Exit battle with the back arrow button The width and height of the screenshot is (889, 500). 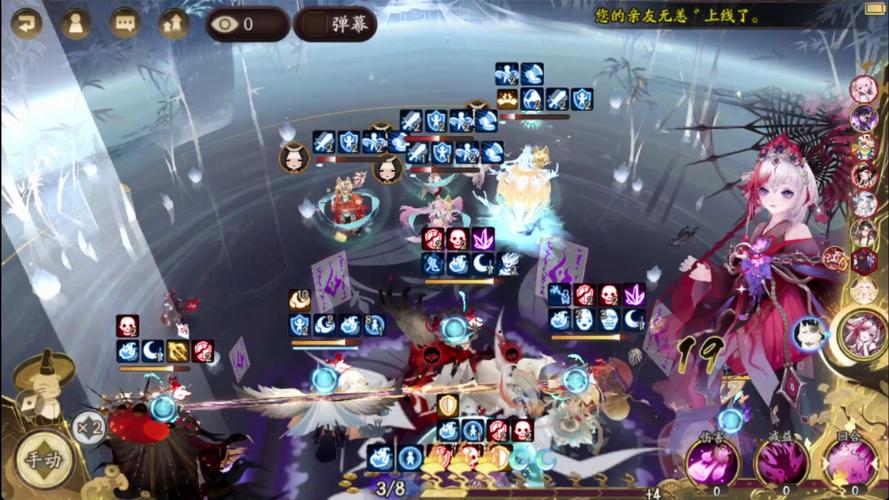[26, 22]
